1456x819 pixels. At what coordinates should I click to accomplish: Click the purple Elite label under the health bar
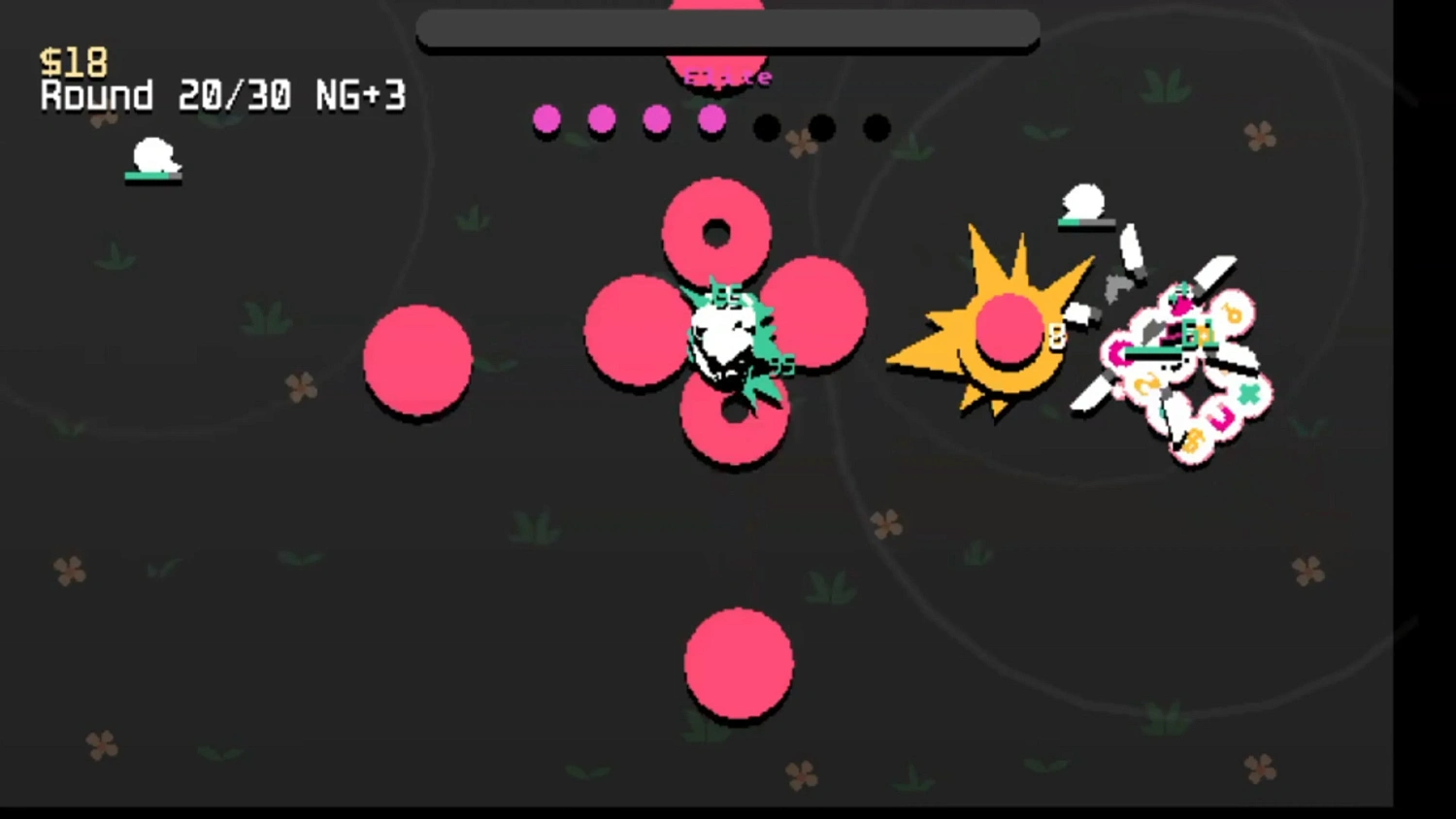tap(728, 77)
